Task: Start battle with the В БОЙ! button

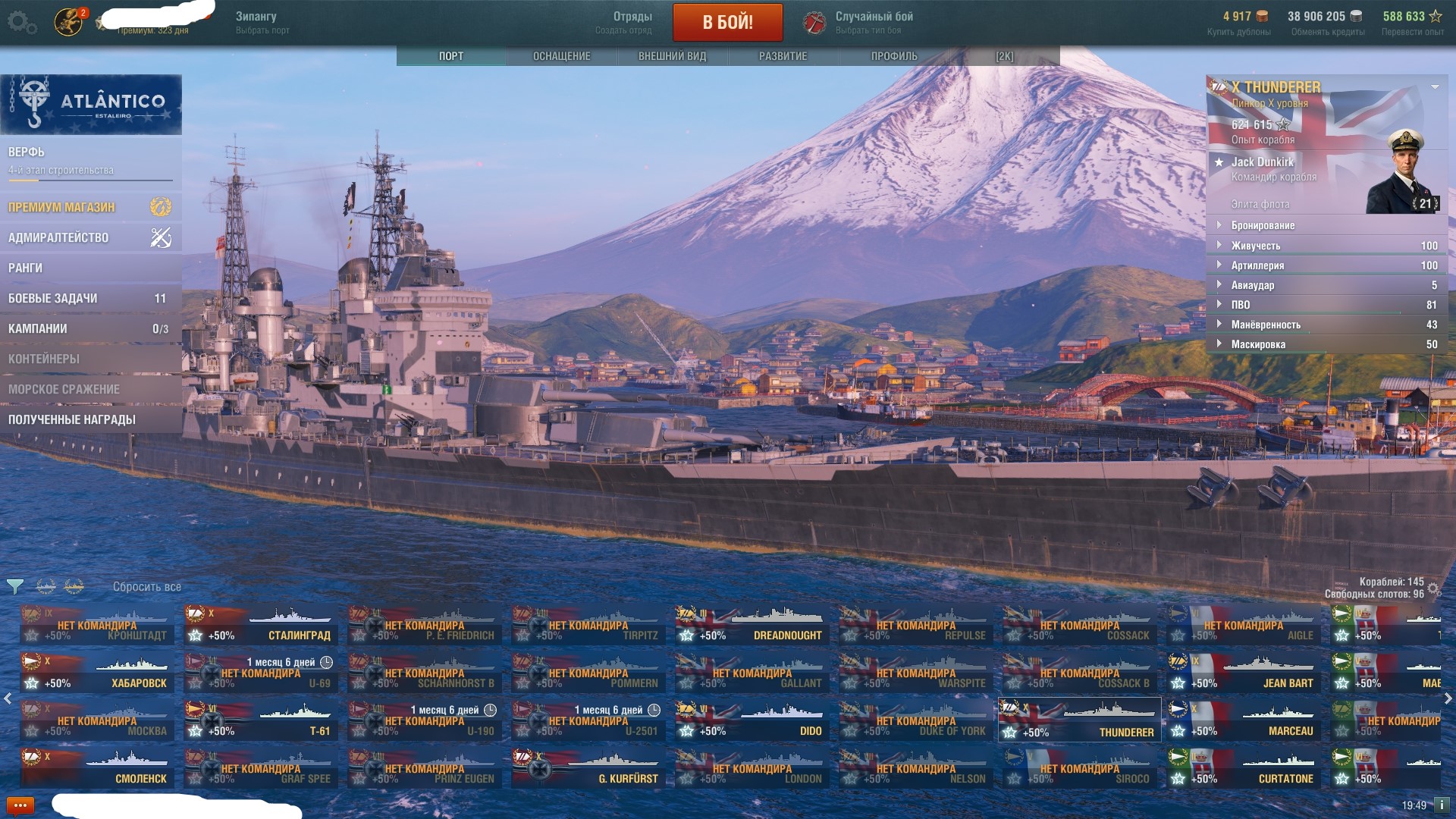Action: (x=727, y=22)
